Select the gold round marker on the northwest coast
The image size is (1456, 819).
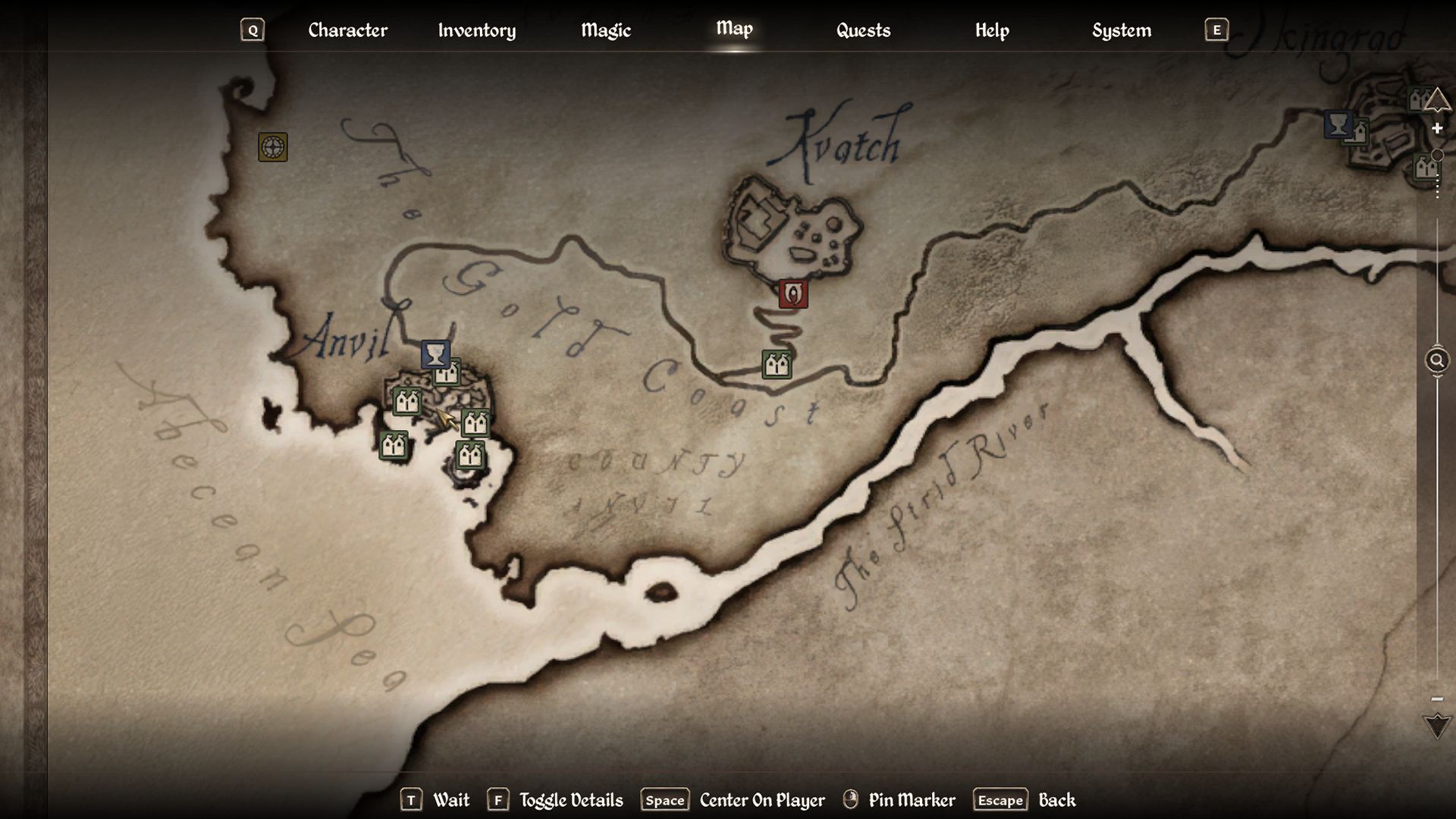click(273, 147)
